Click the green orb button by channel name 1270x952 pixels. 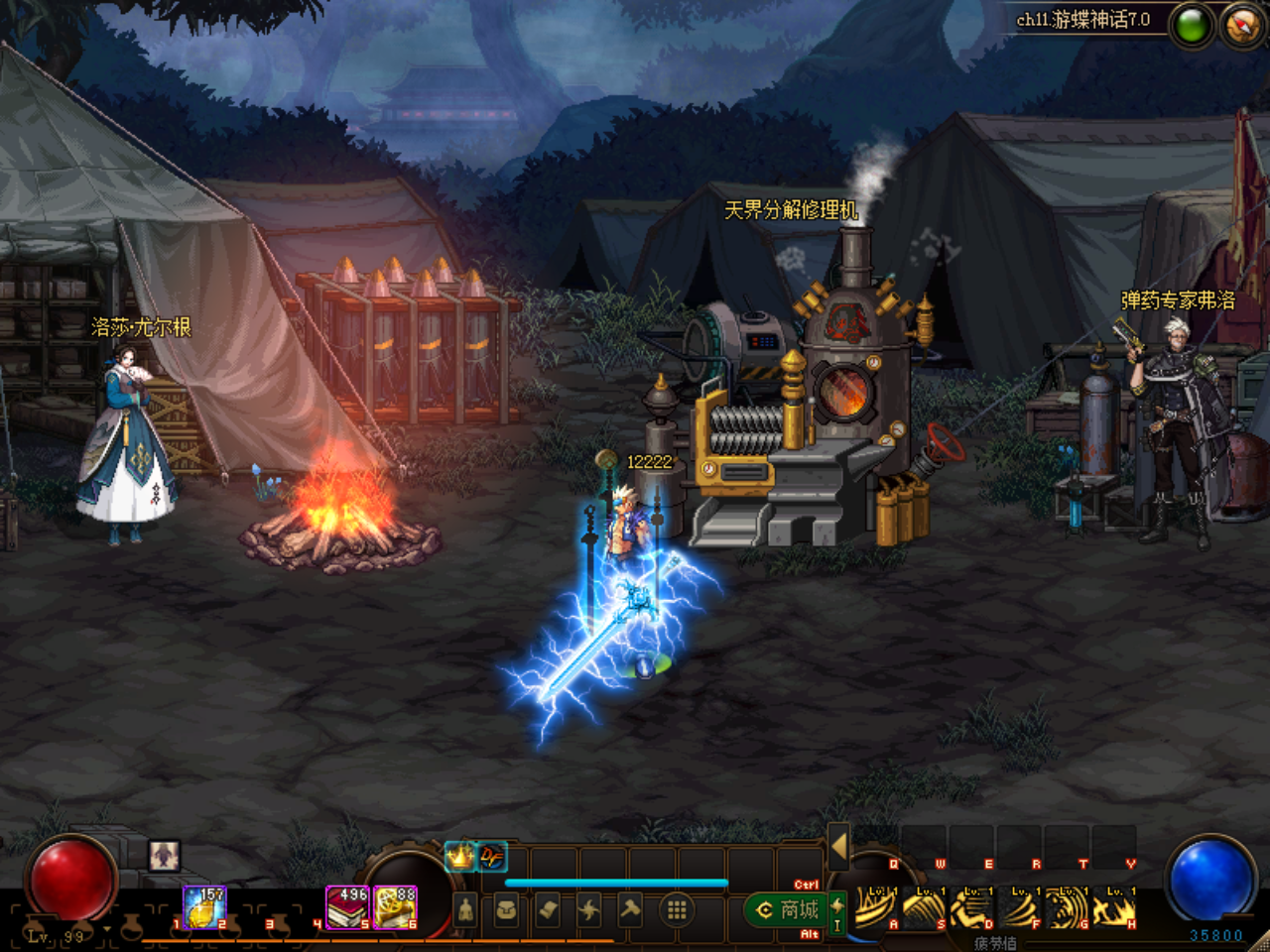point(1192,26)
